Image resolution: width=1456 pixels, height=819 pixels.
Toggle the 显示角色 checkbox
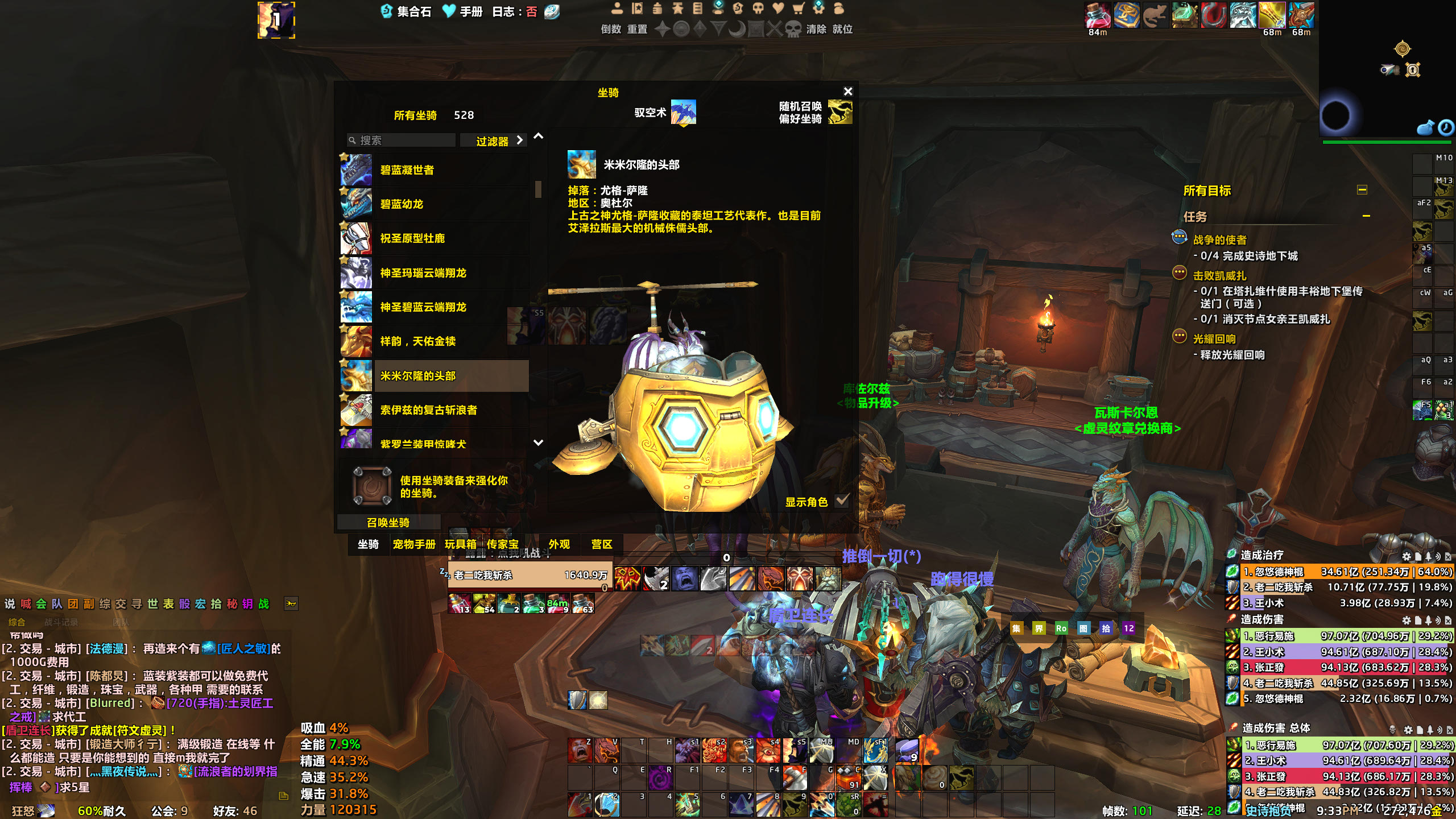pyautogui.click(x=842, y=501)
